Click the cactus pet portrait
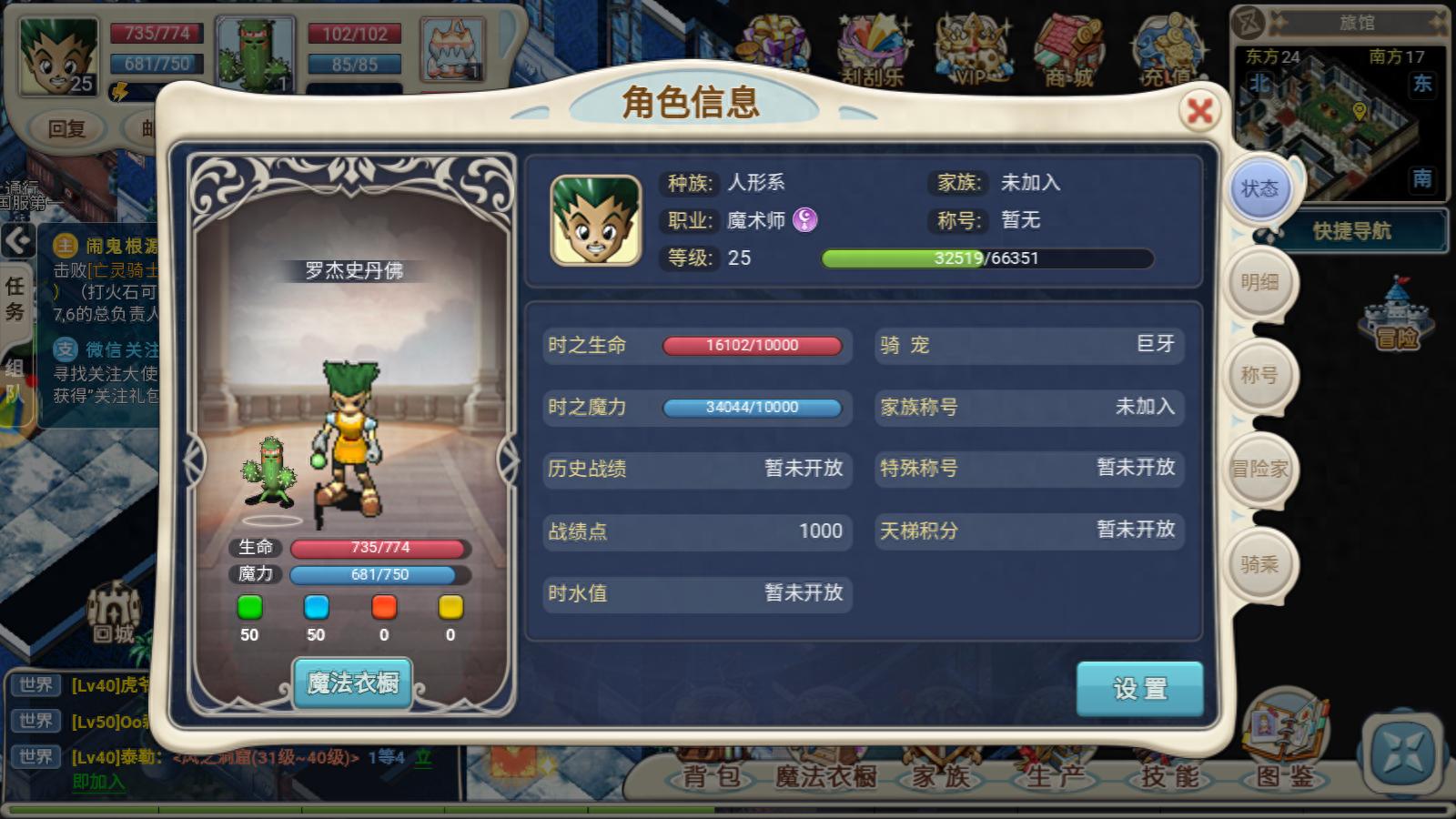This screenshot has height=819, width=1456. click(x=258, y=50)
